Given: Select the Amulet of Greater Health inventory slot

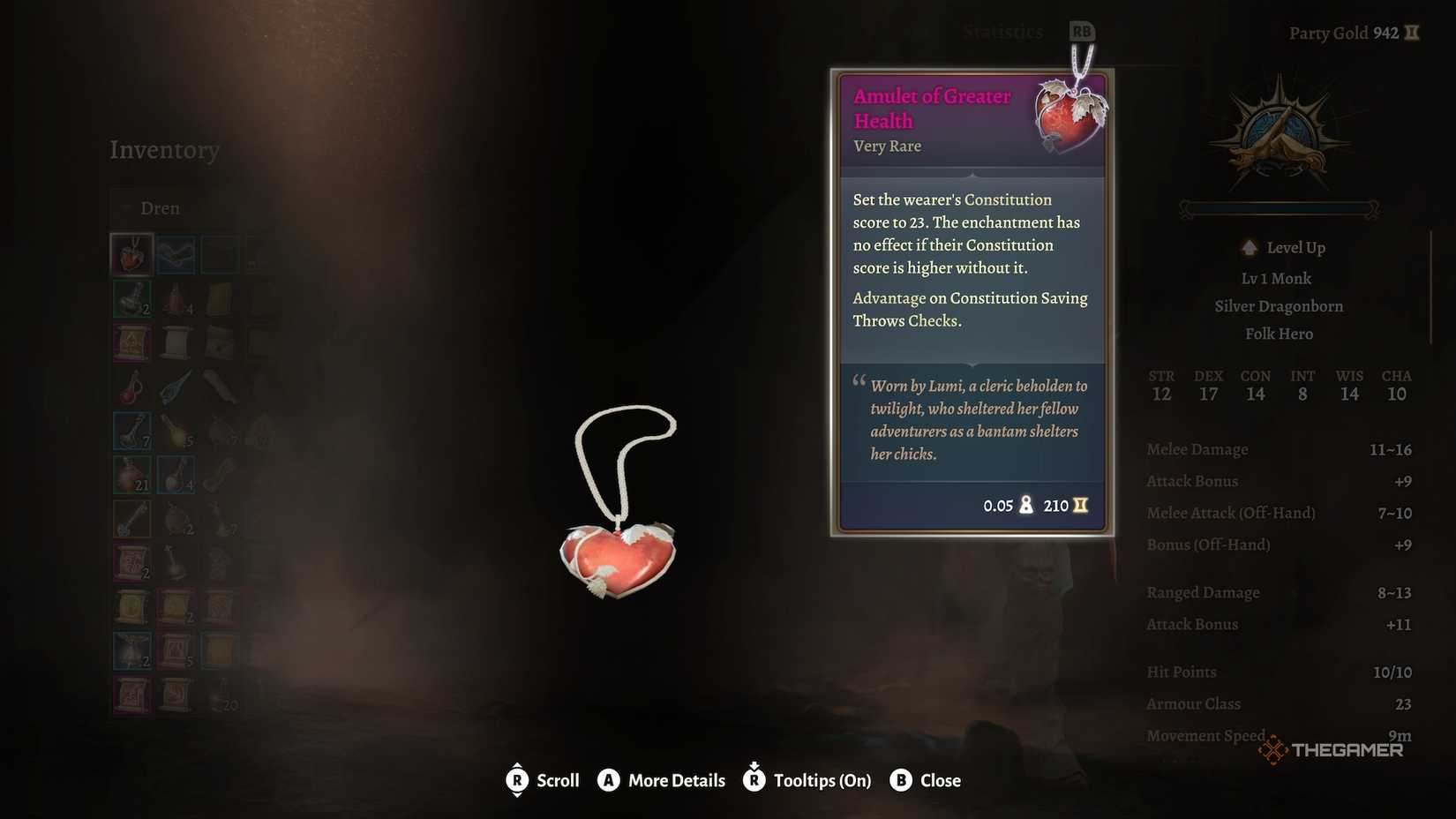Looking at the screenshot, I should [131, 254].
